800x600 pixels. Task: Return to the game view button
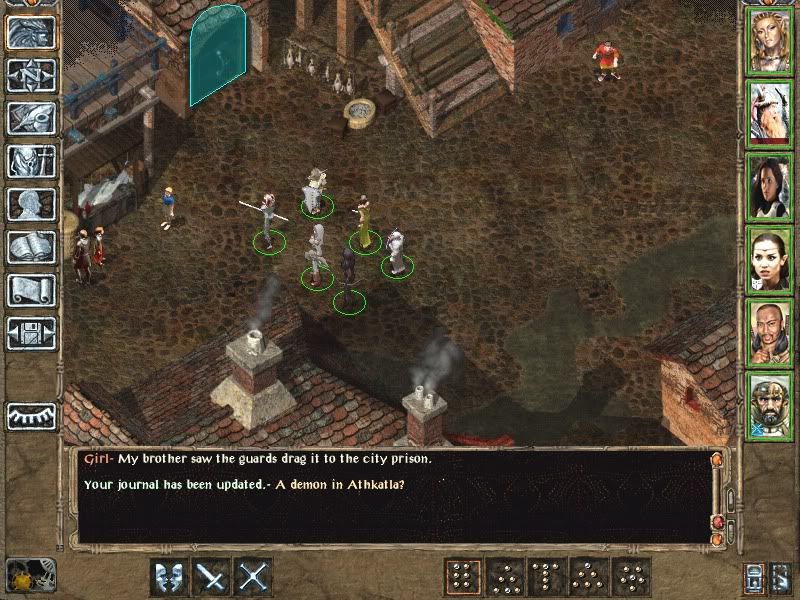coord(31,34)
